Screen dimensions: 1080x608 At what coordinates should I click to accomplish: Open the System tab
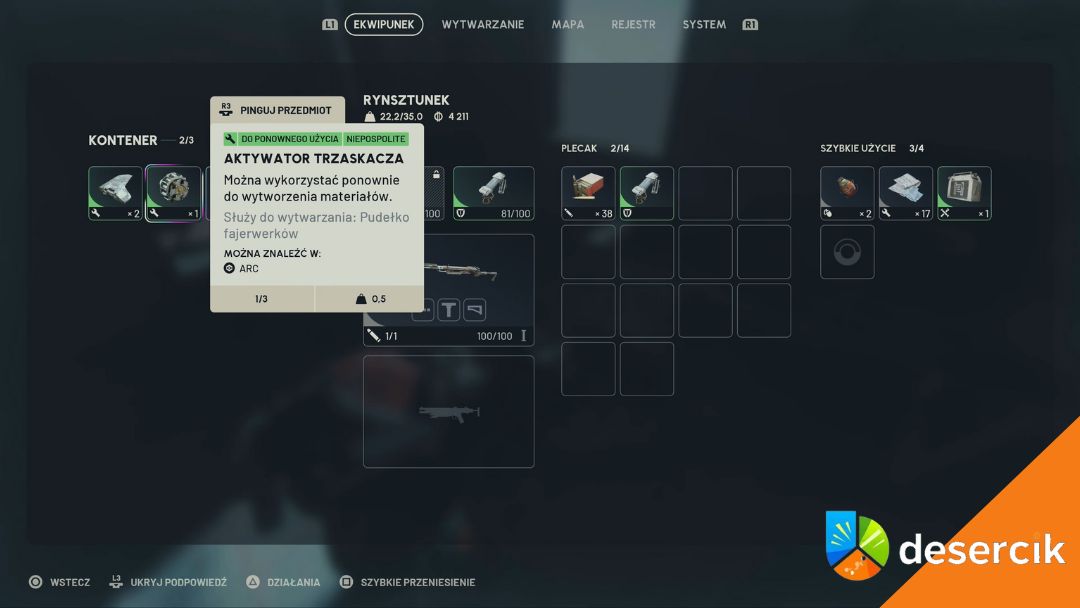pos(704,25)
